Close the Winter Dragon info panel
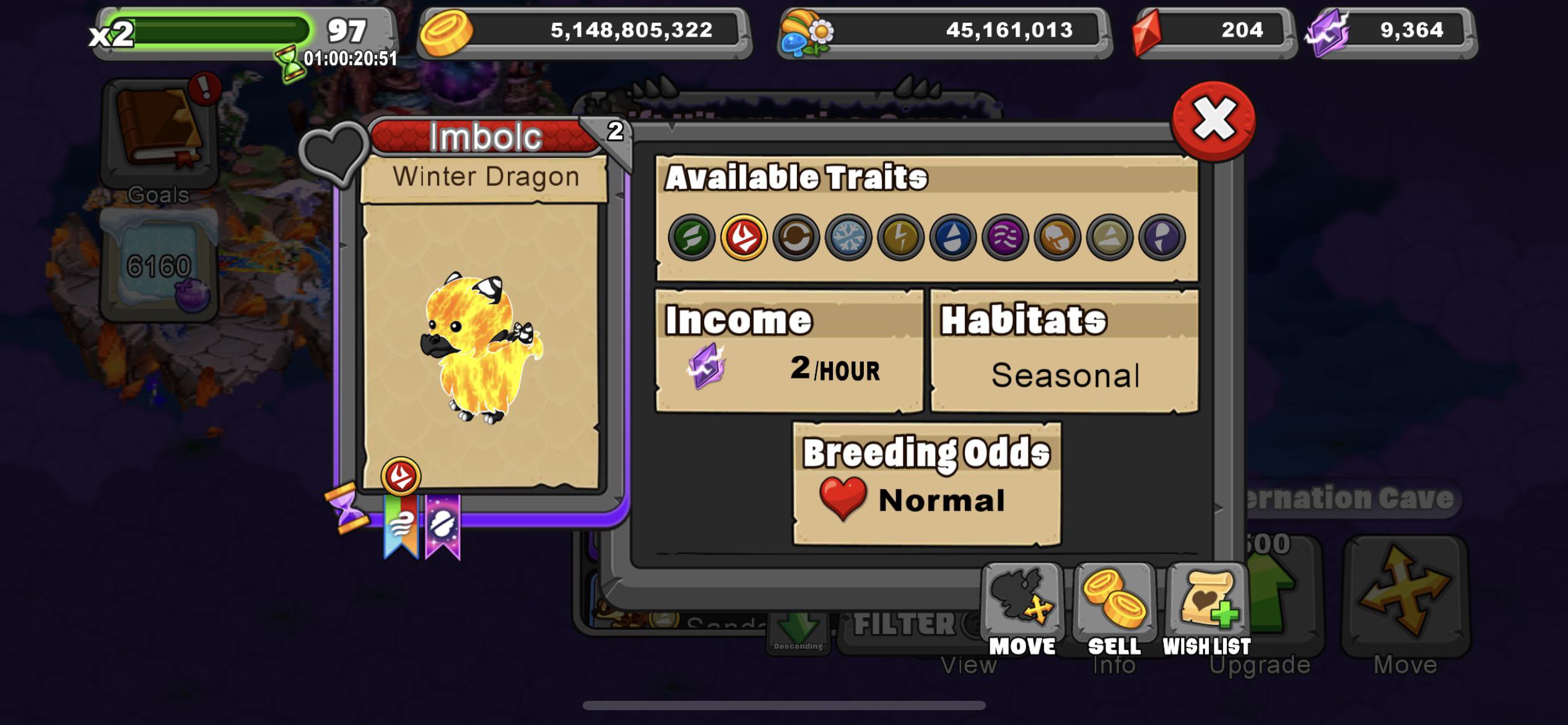1568x725 pixels. [x=1214, y=120]
